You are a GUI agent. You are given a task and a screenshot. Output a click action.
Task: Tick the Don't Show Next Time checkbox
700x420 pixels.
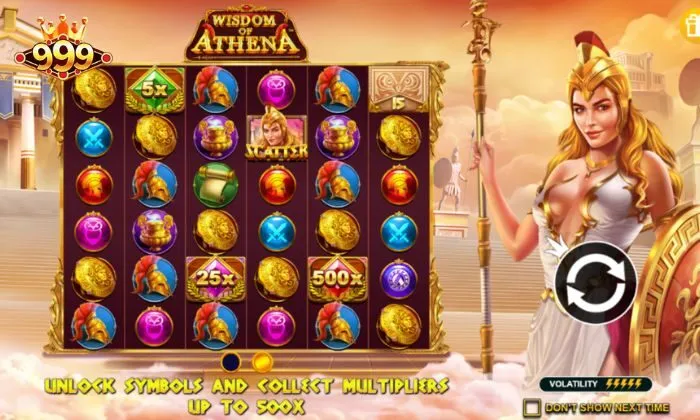pos(531,407)
